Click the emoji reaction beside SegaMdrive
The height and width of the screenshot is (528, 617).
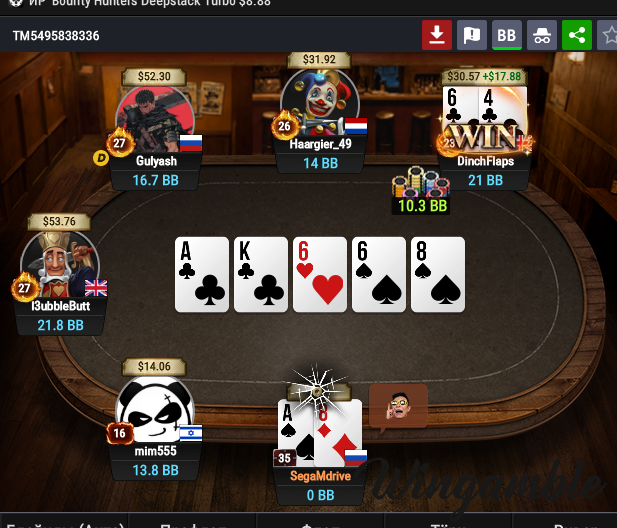coord(398,406)
